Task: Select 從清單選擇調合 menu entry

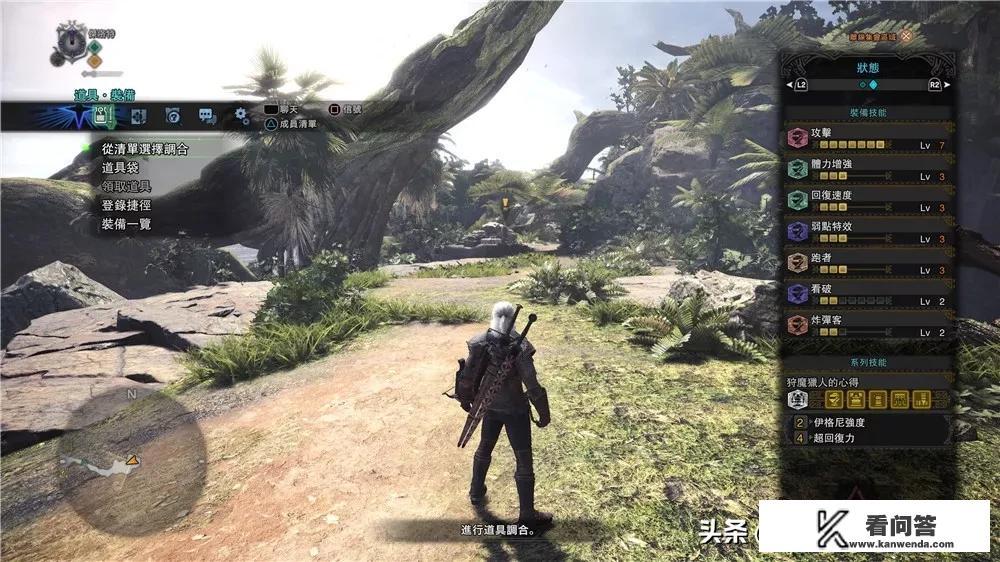Action: pyautogui.click(x=146, y=148)
